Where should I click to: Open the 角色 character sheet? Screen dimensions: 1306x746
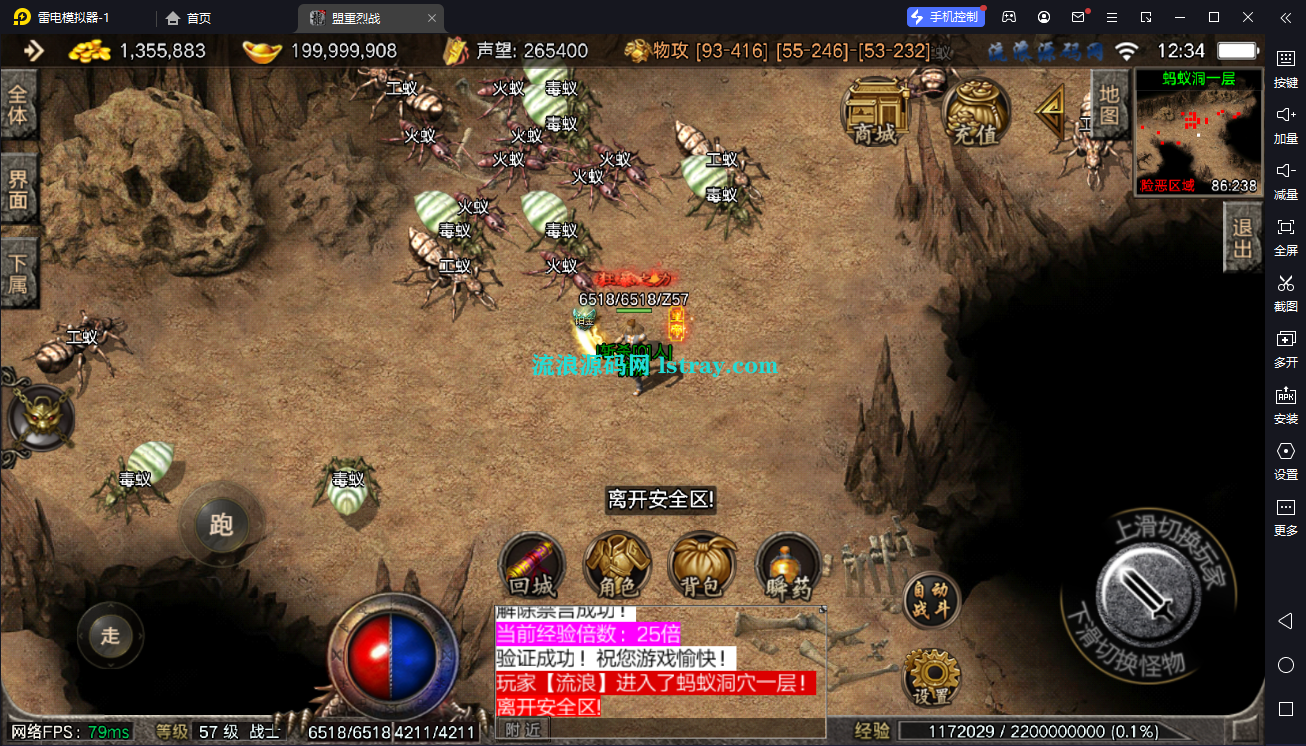pyautogui.click(x=618, y=565)
